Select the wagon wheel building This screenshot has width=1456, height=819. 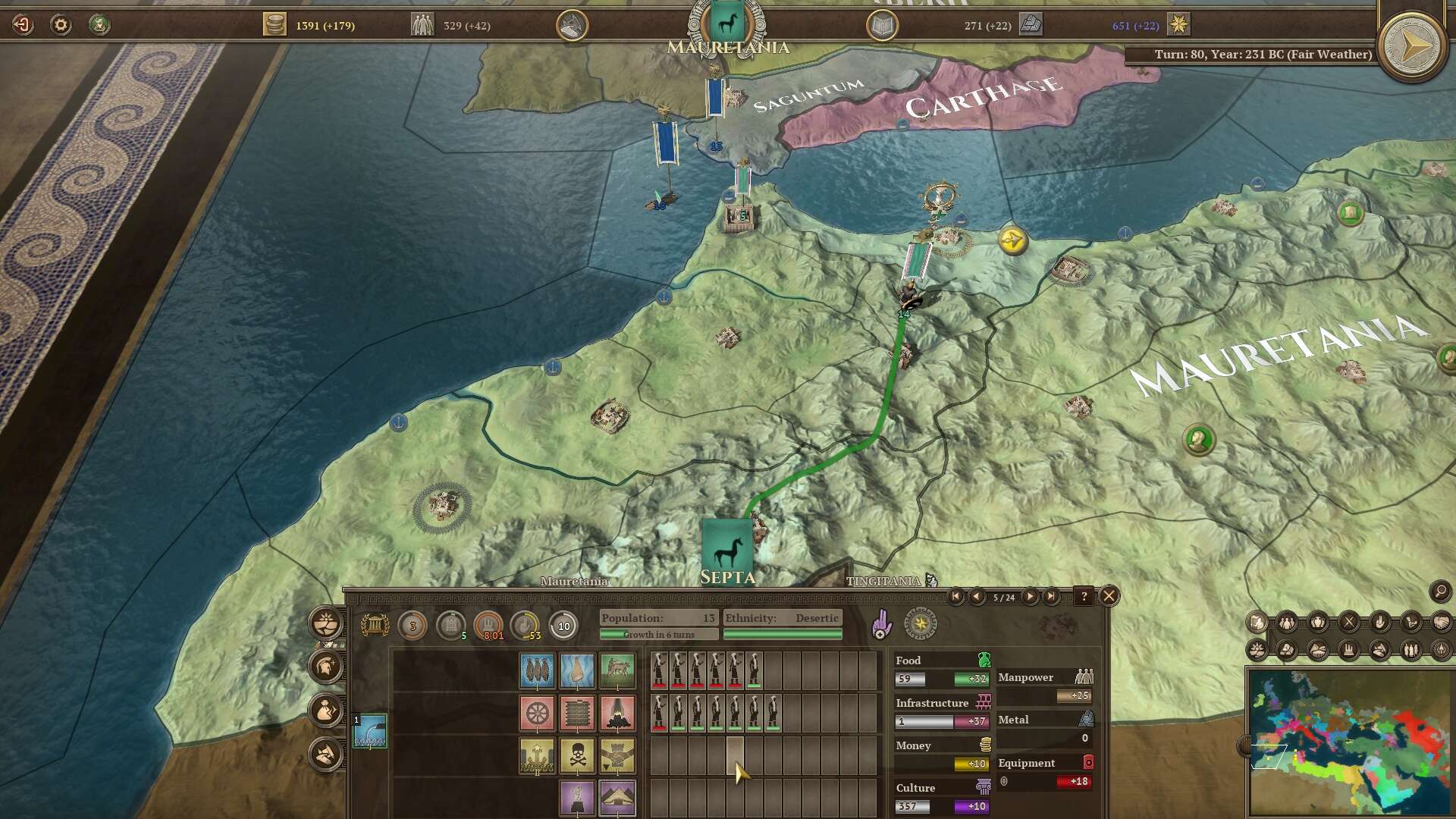click(537, 713)
